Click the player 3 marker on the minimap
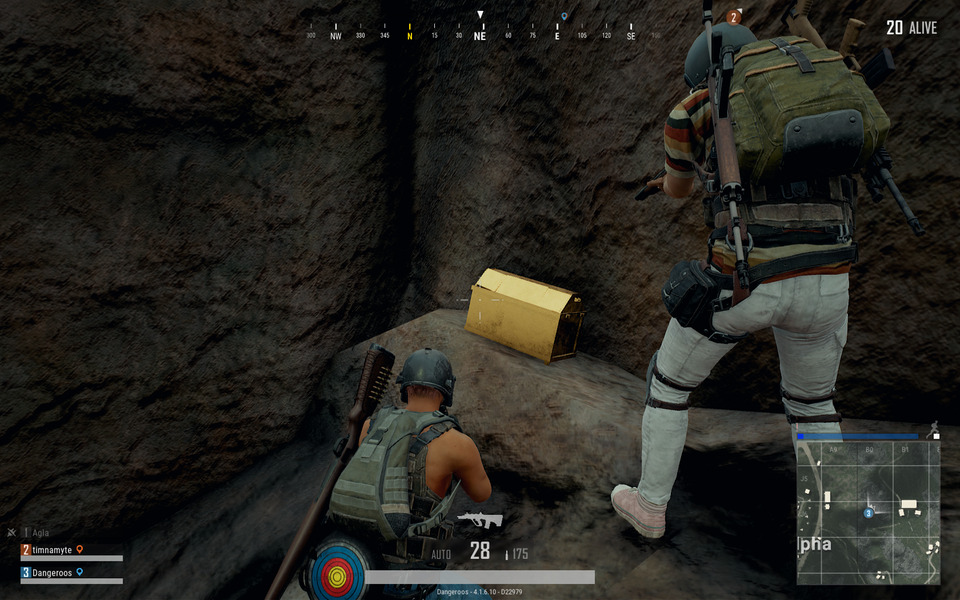960x600 pixels. click(x=868, y=513)
